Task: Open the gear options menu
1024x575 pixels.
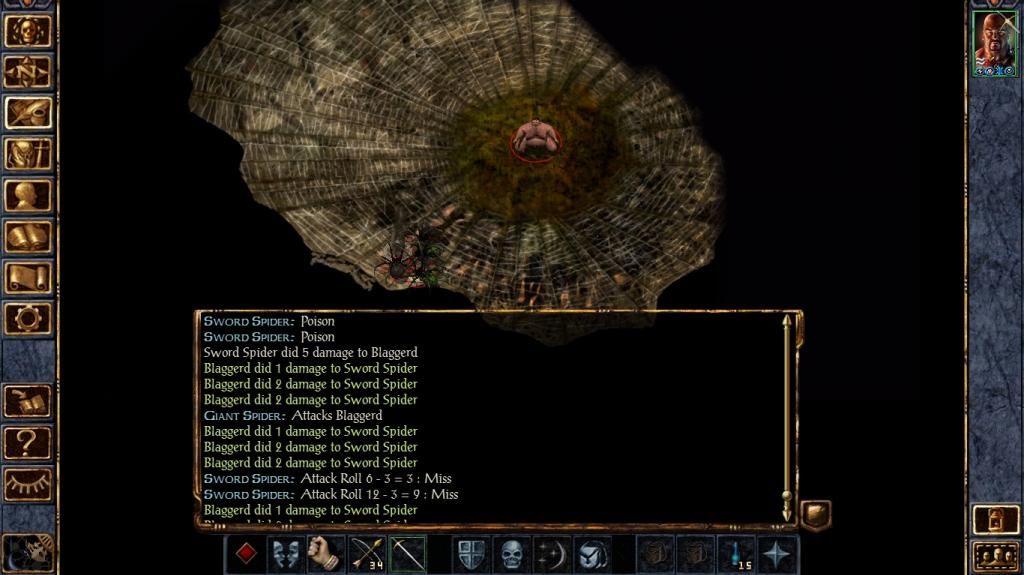Action: click(x=28, y=318)
